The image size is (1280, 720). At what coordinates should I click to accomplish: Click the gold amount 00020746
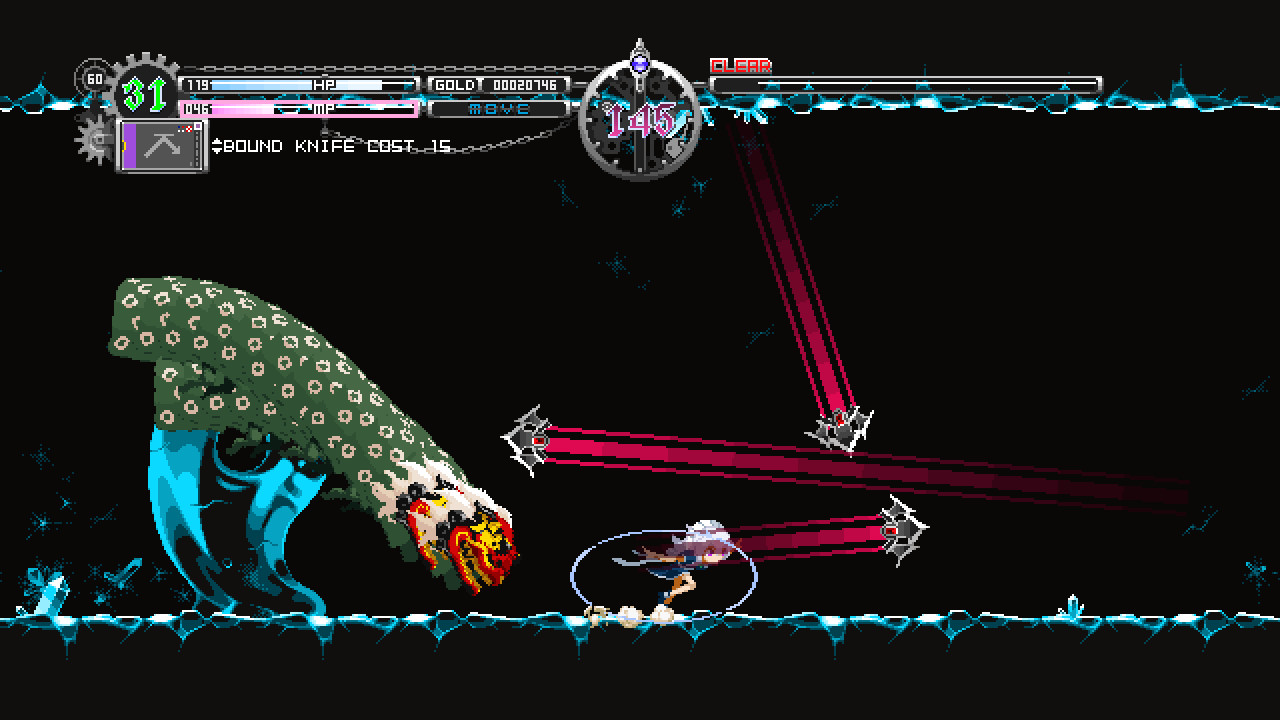526,85
